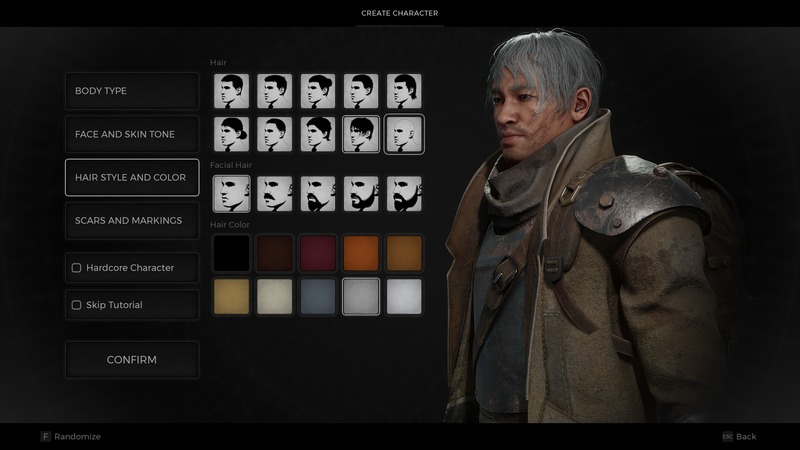Go to Face and Skin Tone

click(x=132, y=134)
